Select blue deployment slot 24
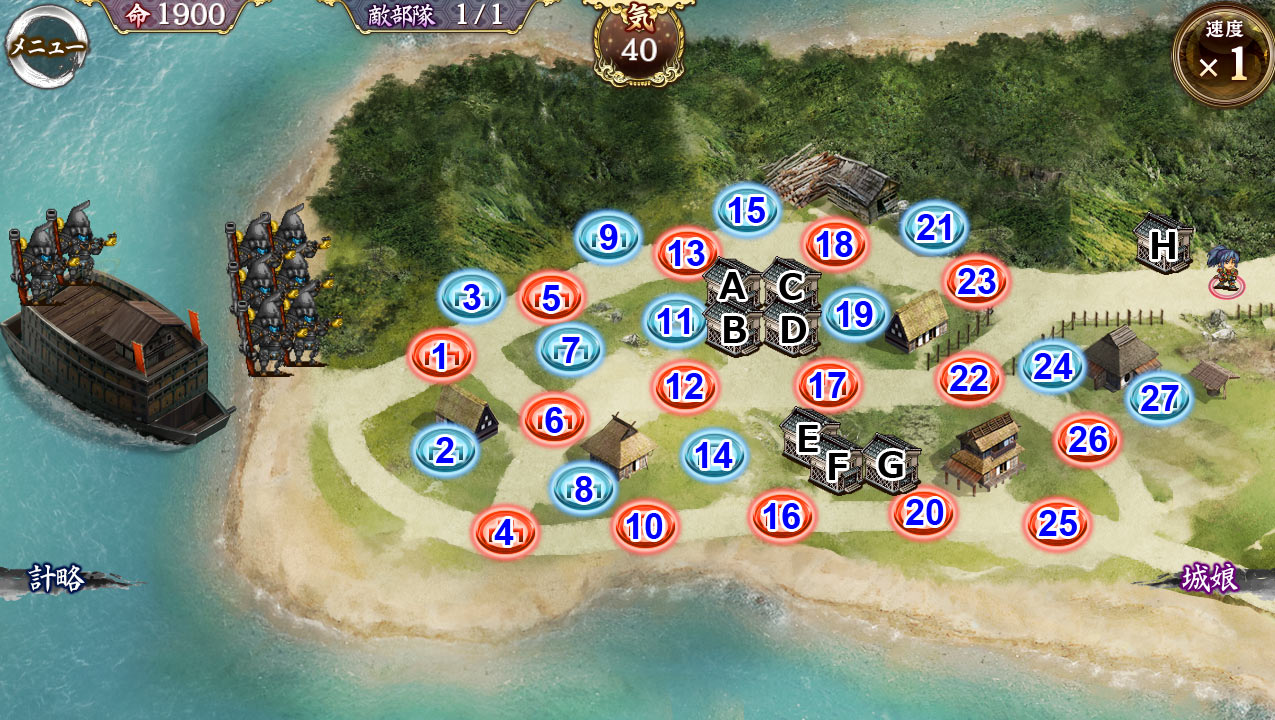The width and height of the screenshot is (1275, 720). (x=1053, y=367)
